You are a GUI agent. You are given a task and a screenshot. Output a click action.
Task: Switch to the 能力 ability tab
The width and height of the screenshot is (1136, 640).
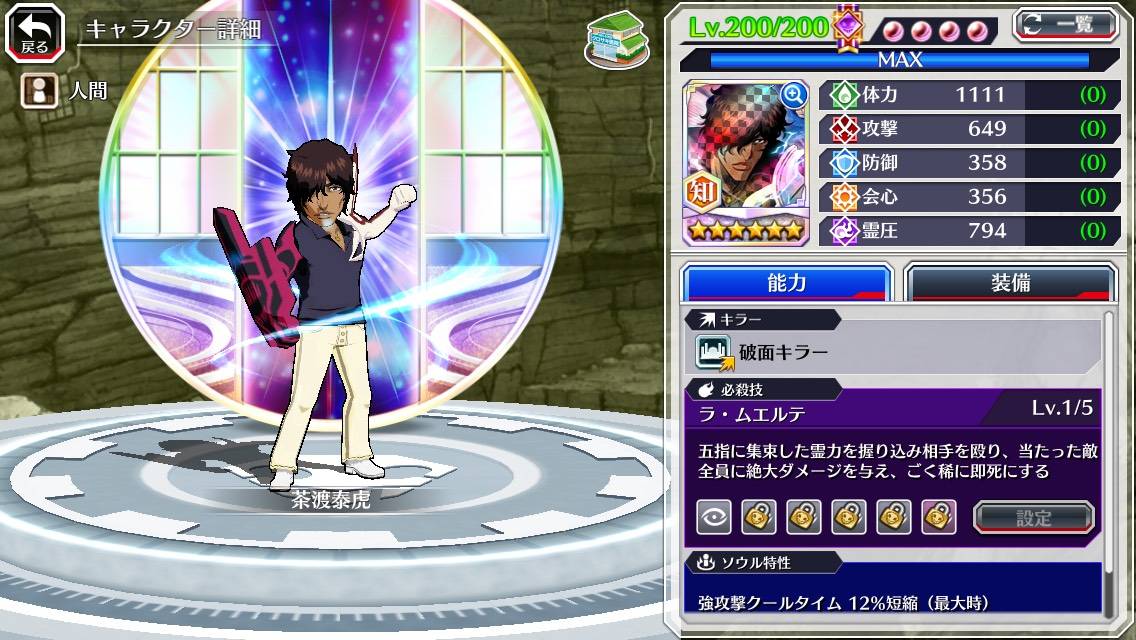click(786, 283)
